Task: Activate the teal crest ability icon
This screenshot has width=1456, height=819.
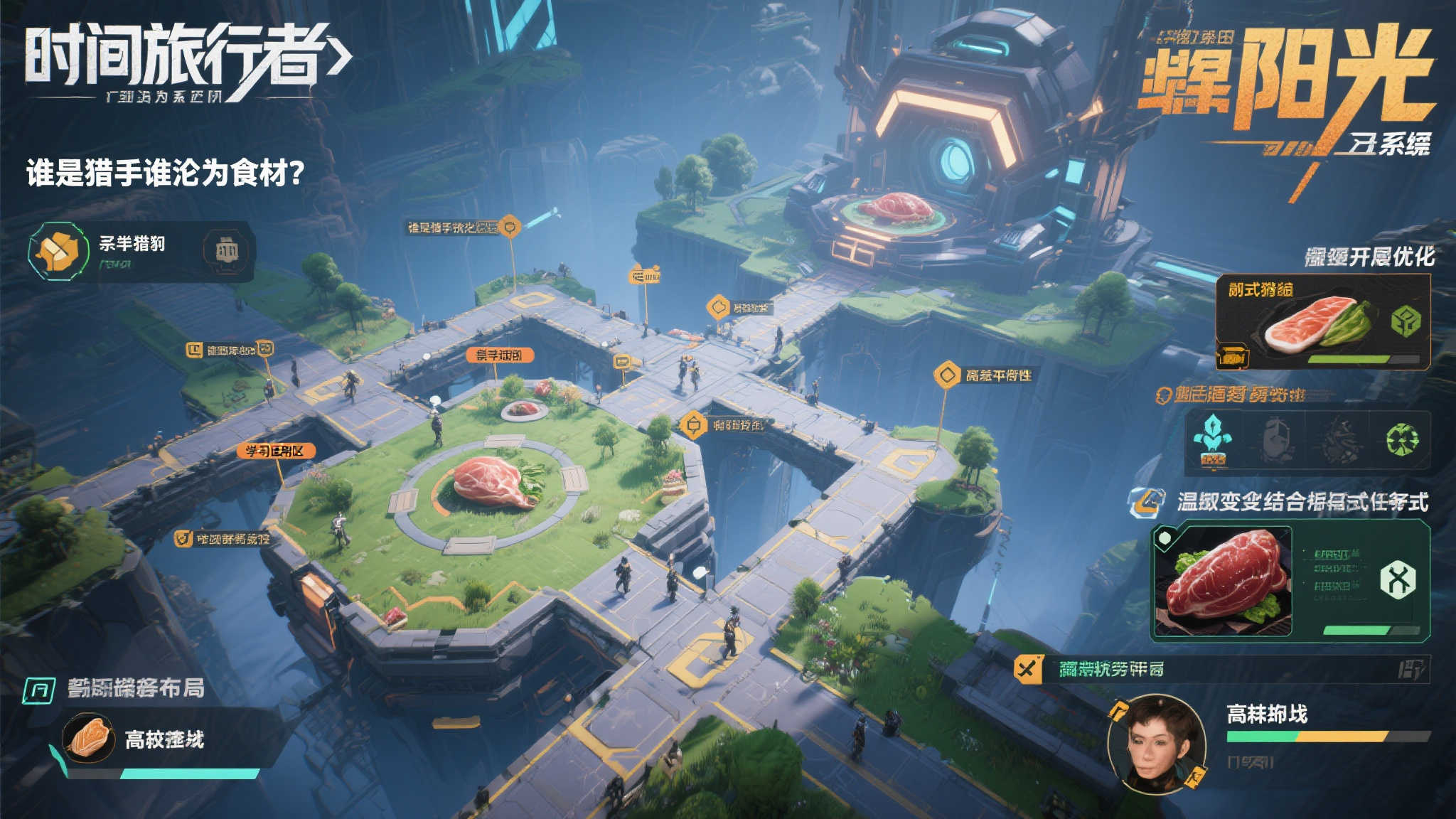Action: 1212,441
